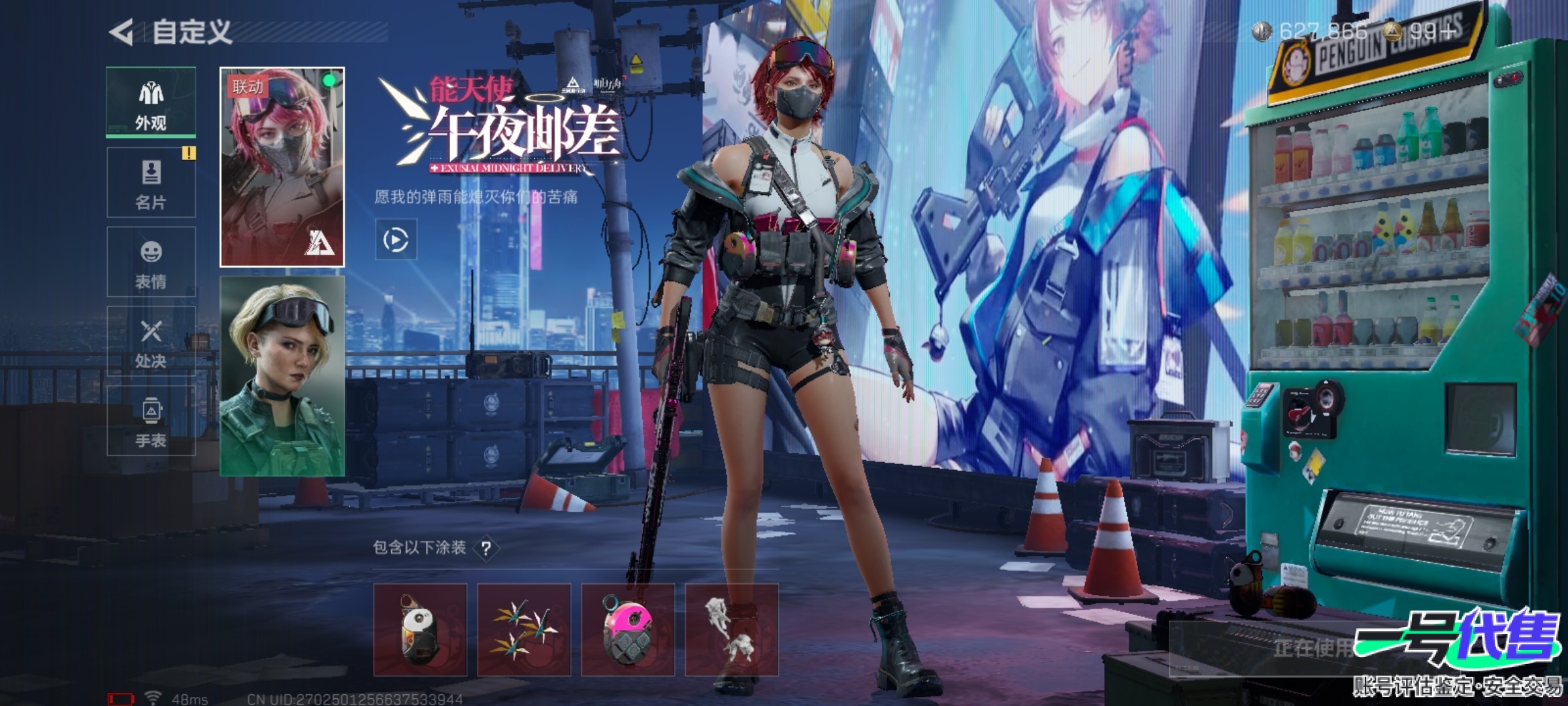
Task: Select the white character figures thumbnail
Action: pos(731,630)
